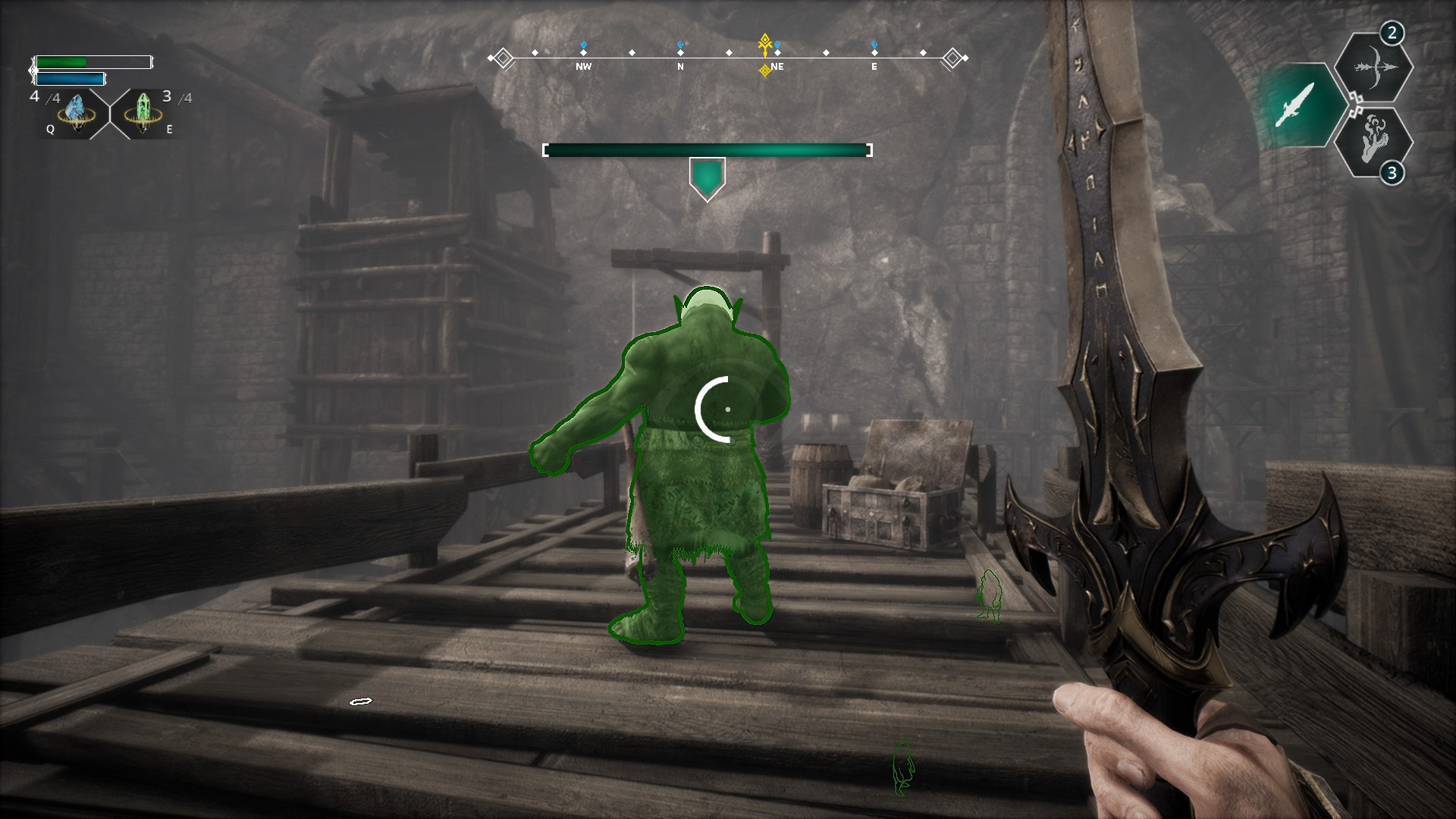Select the green crystal potion slot

tap(142, 114)
